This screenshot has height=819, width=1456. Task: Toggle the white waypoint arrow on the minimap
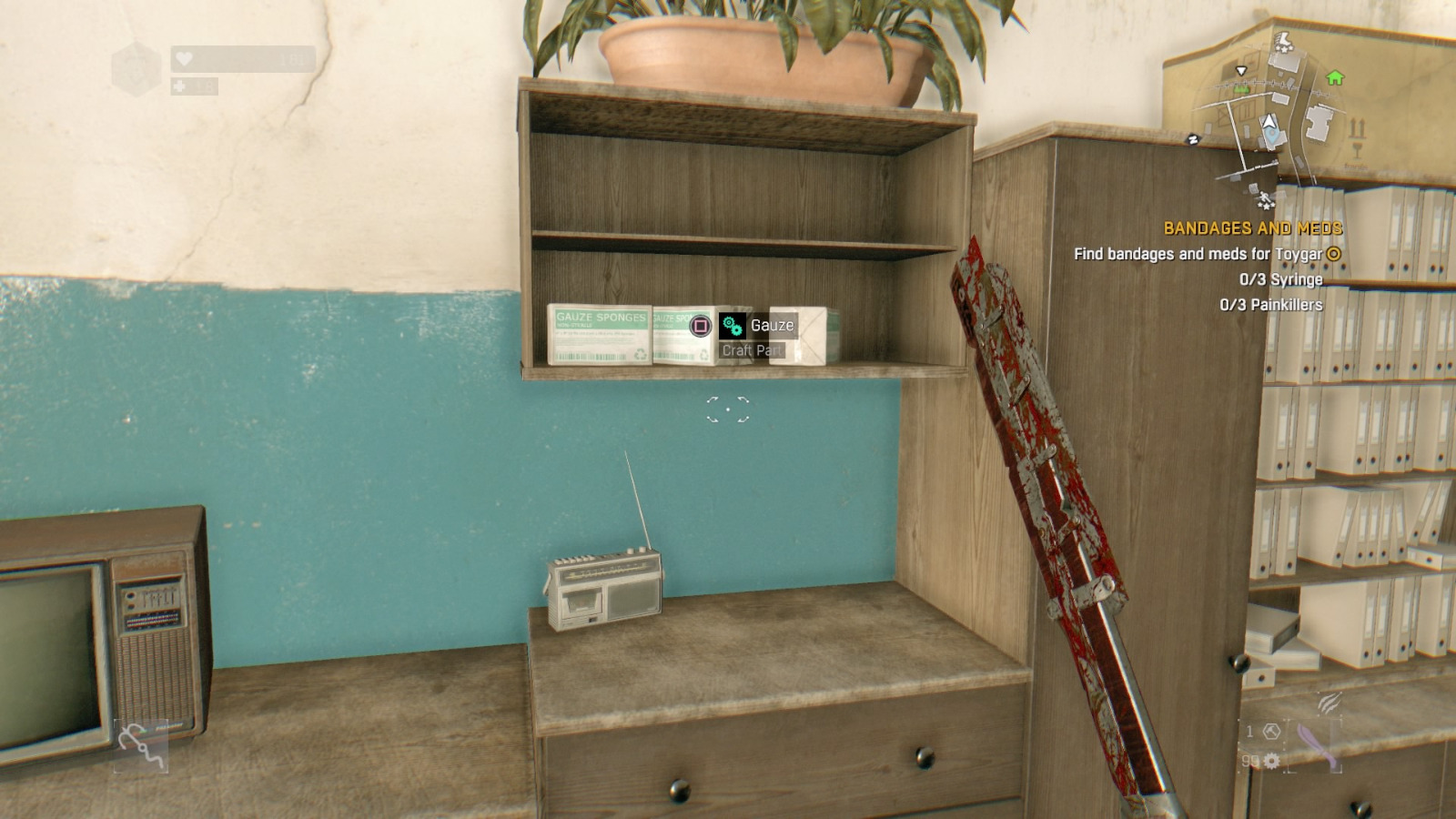(x=1241, y=71)
